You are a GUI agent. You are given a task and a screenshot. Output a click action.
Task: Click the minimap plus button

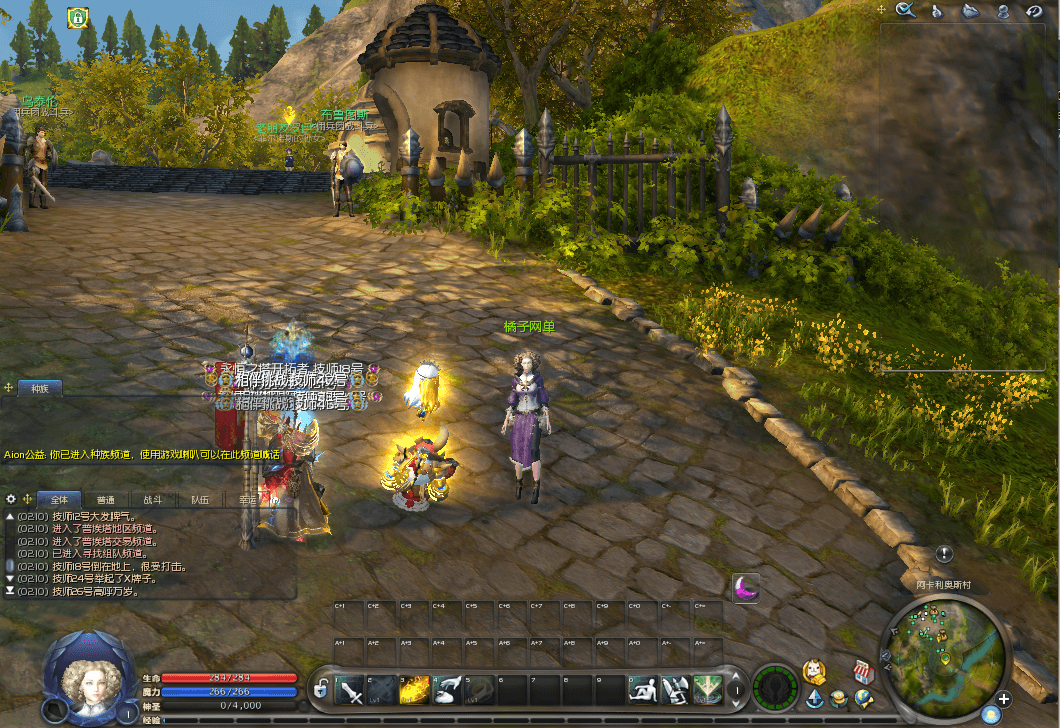click(x=1004, y=699)
